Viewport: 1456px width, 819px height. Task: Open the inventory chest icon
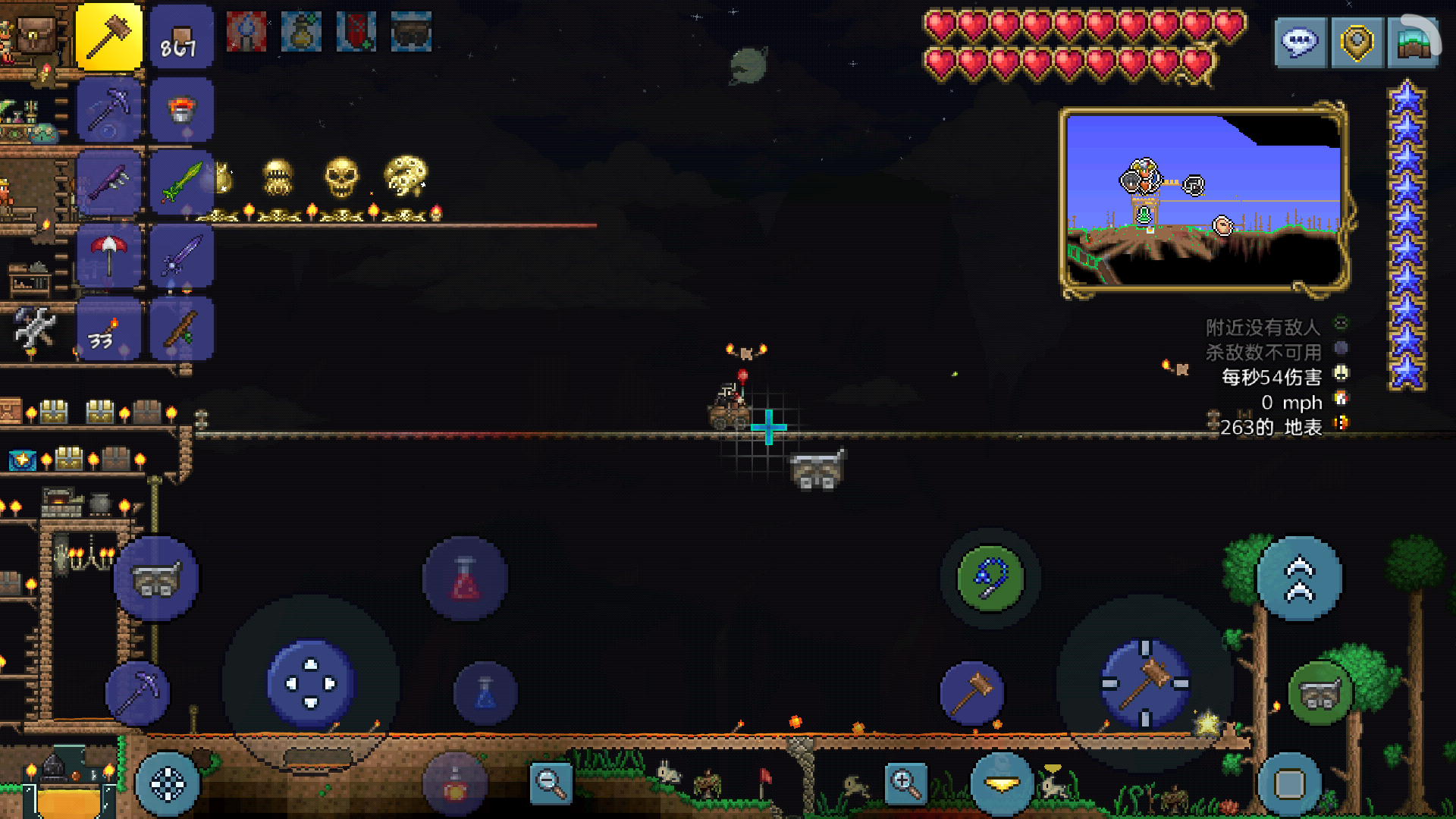coord(36,34)
